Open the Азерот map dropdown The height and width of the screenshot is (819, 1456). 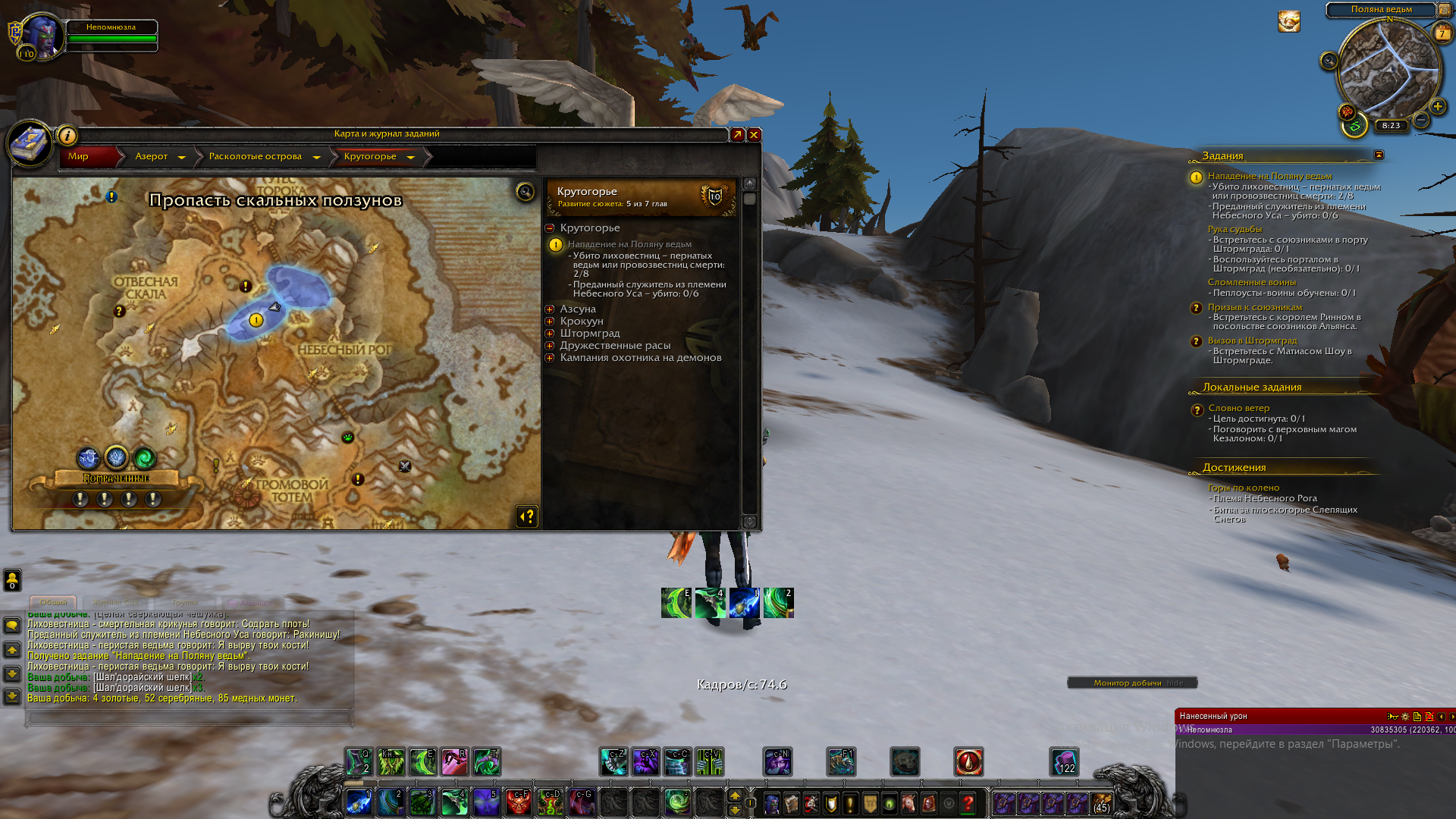pos(181,157)
